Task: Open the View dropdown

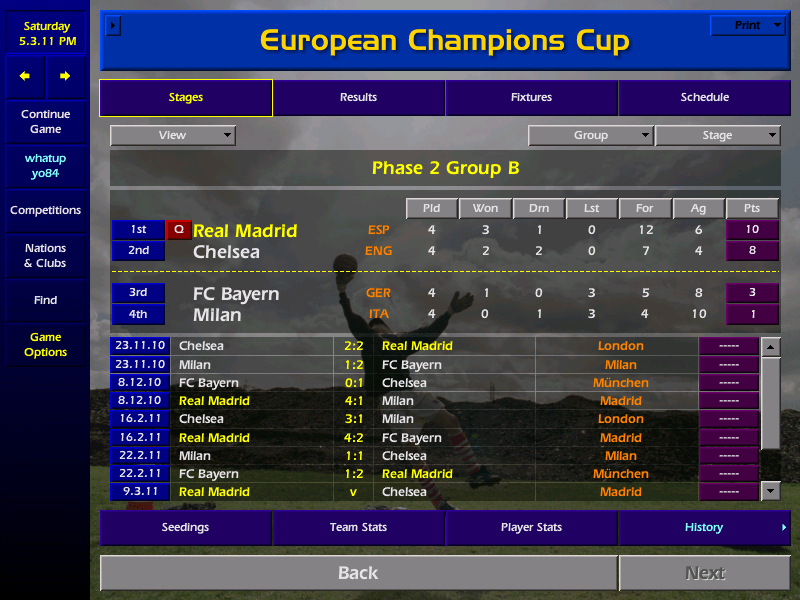Action: [x=173, y=135]
